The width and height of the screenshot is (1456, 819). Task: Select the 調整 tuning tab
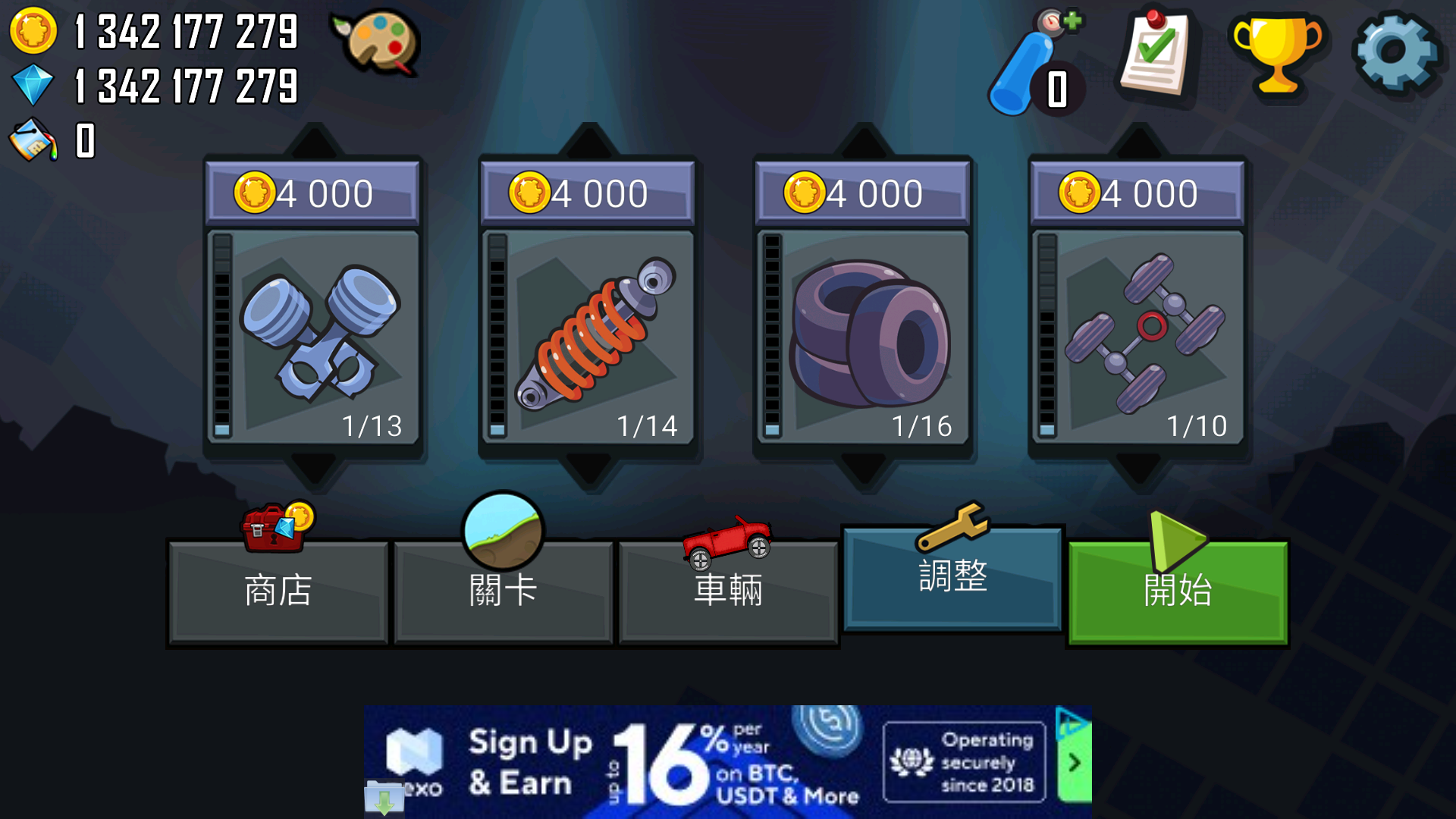coord(952,578)
